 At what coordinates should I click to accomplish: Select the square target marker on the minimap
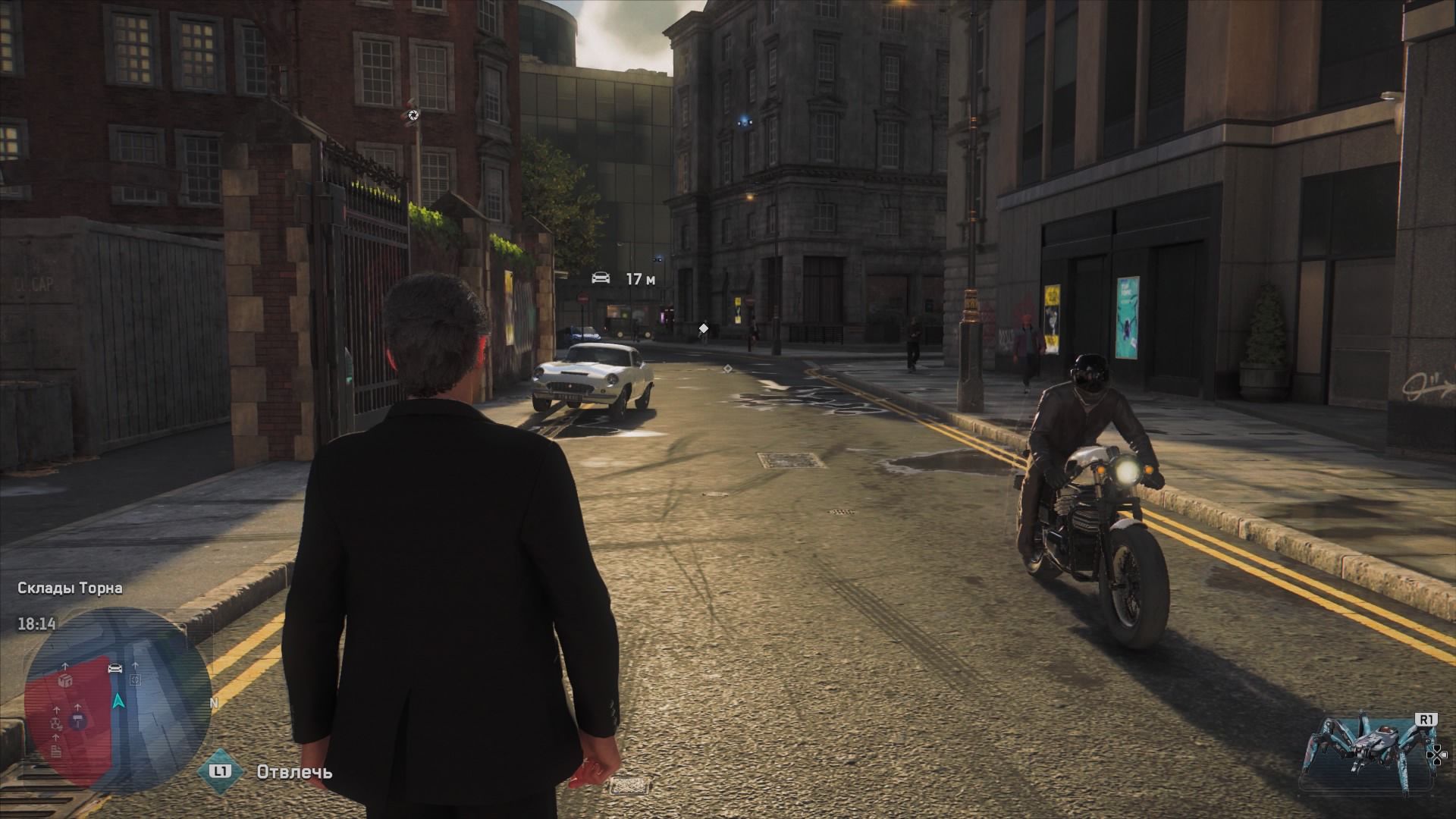[136, 680]
